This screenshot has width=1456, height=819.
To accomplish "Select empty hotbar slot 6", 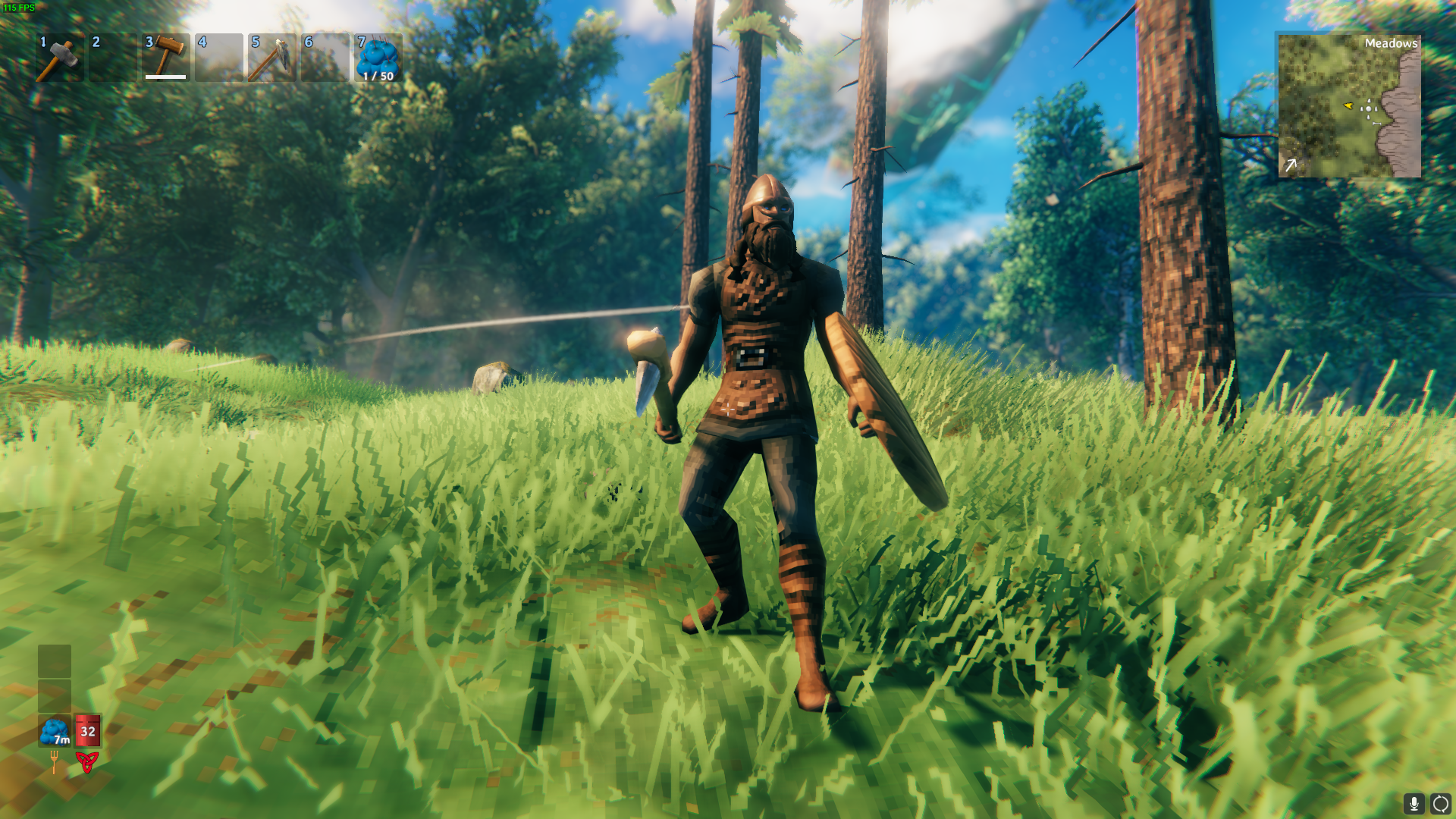I will coord(325,57).
